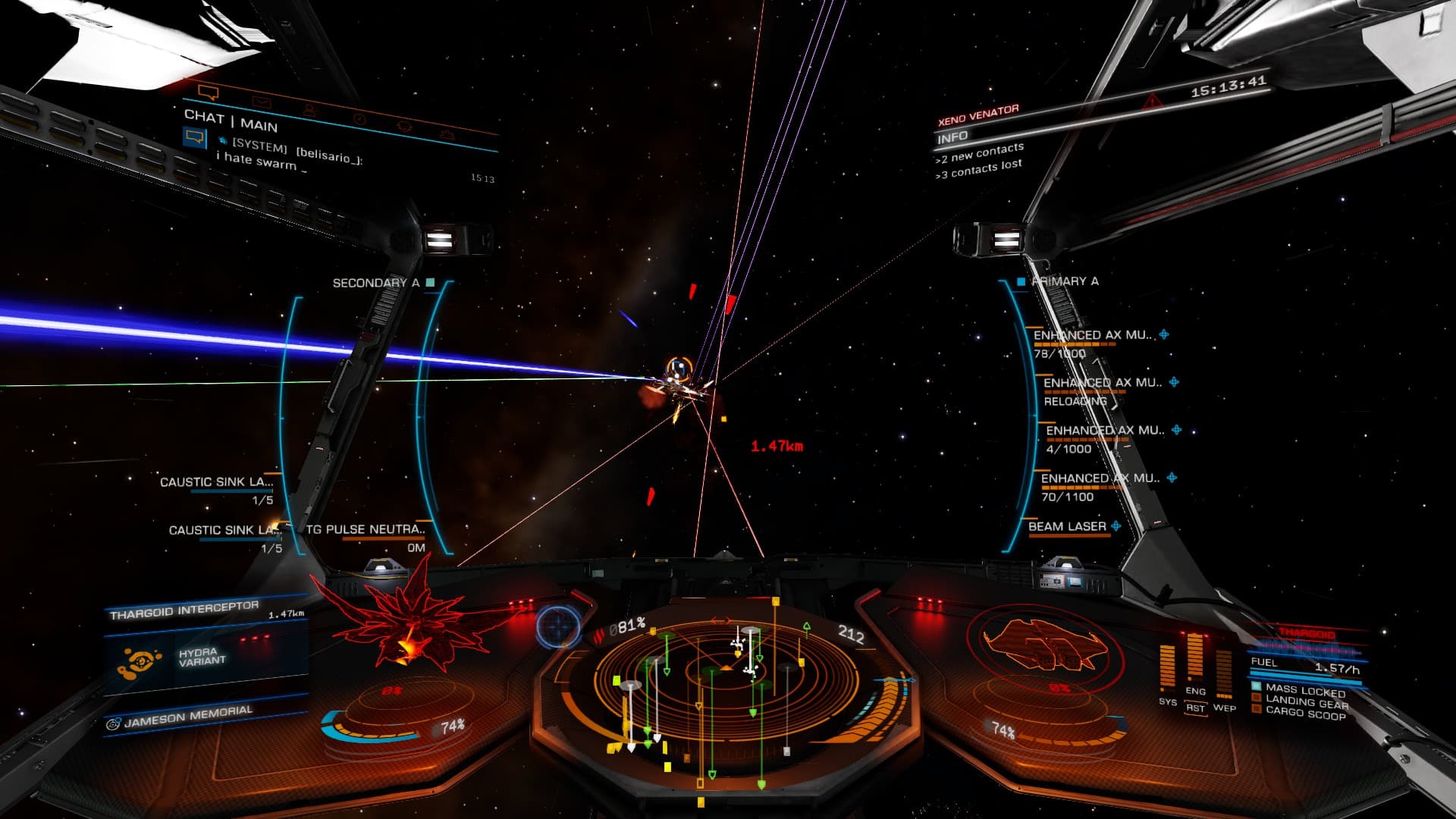Open the social contacts person tab
The image size is (1456, 819).
click(310, 110)
